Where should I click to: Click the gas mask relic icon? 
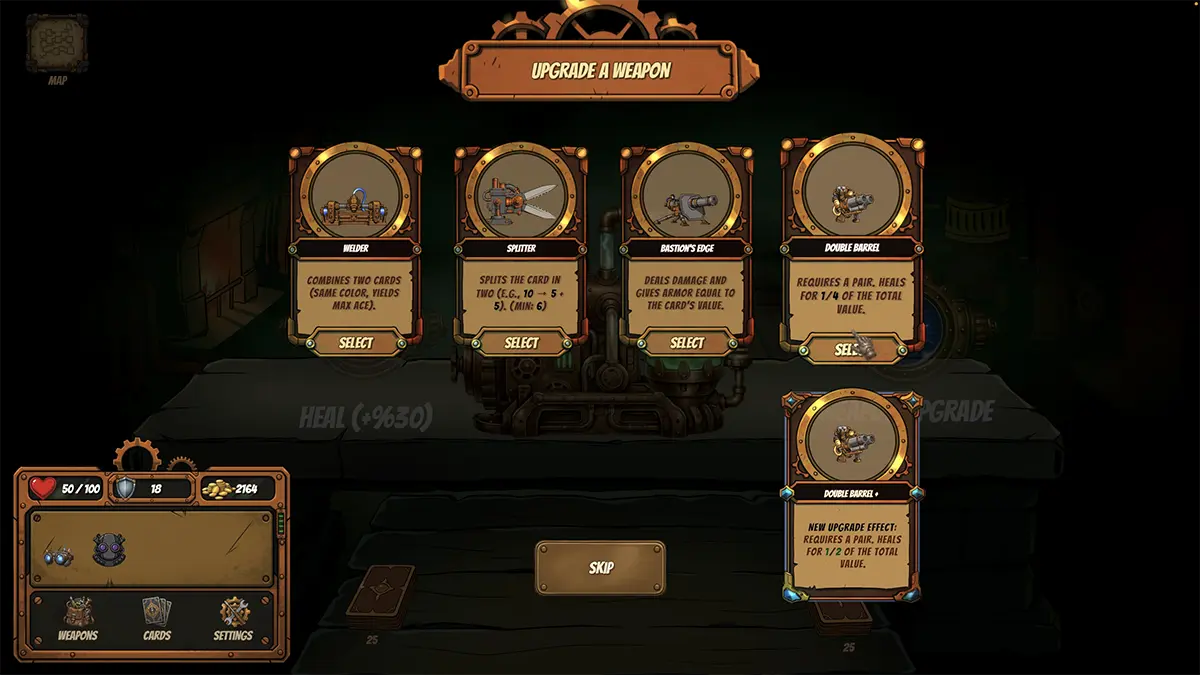coord(108,550)
